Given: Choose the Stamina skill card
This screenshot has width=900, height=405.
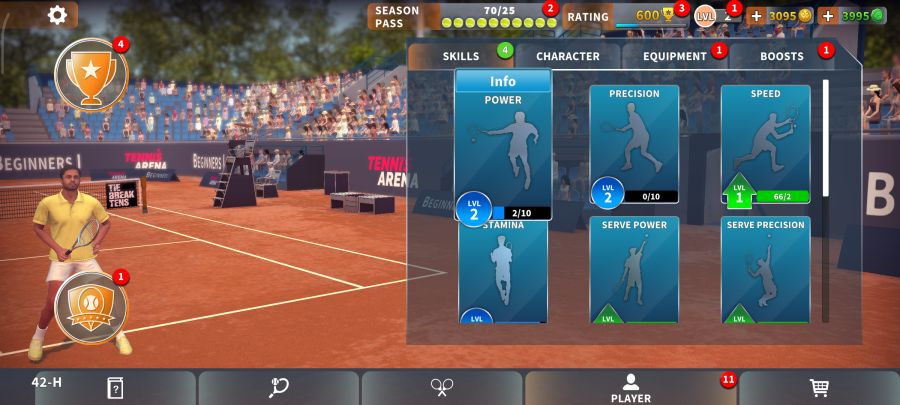Looking at the screenshot, I should (x=503, y=272).
